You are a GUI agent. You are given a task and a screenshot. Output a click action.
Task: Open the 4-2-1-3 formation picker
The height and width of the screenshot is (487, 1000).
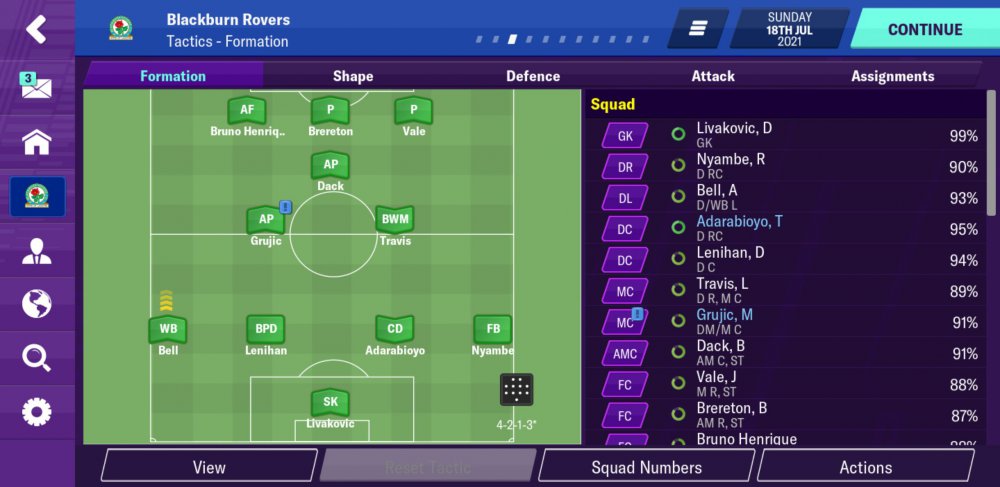click(517, 391)
